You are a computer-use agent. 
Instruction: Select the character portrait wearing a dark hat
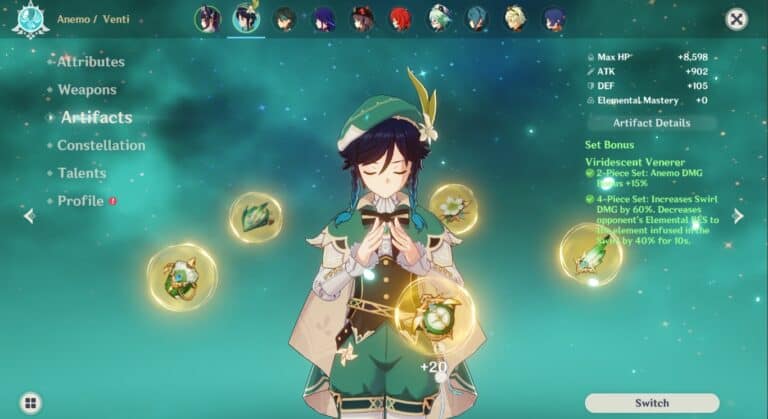pyautogui.click(x=362, y=19)
